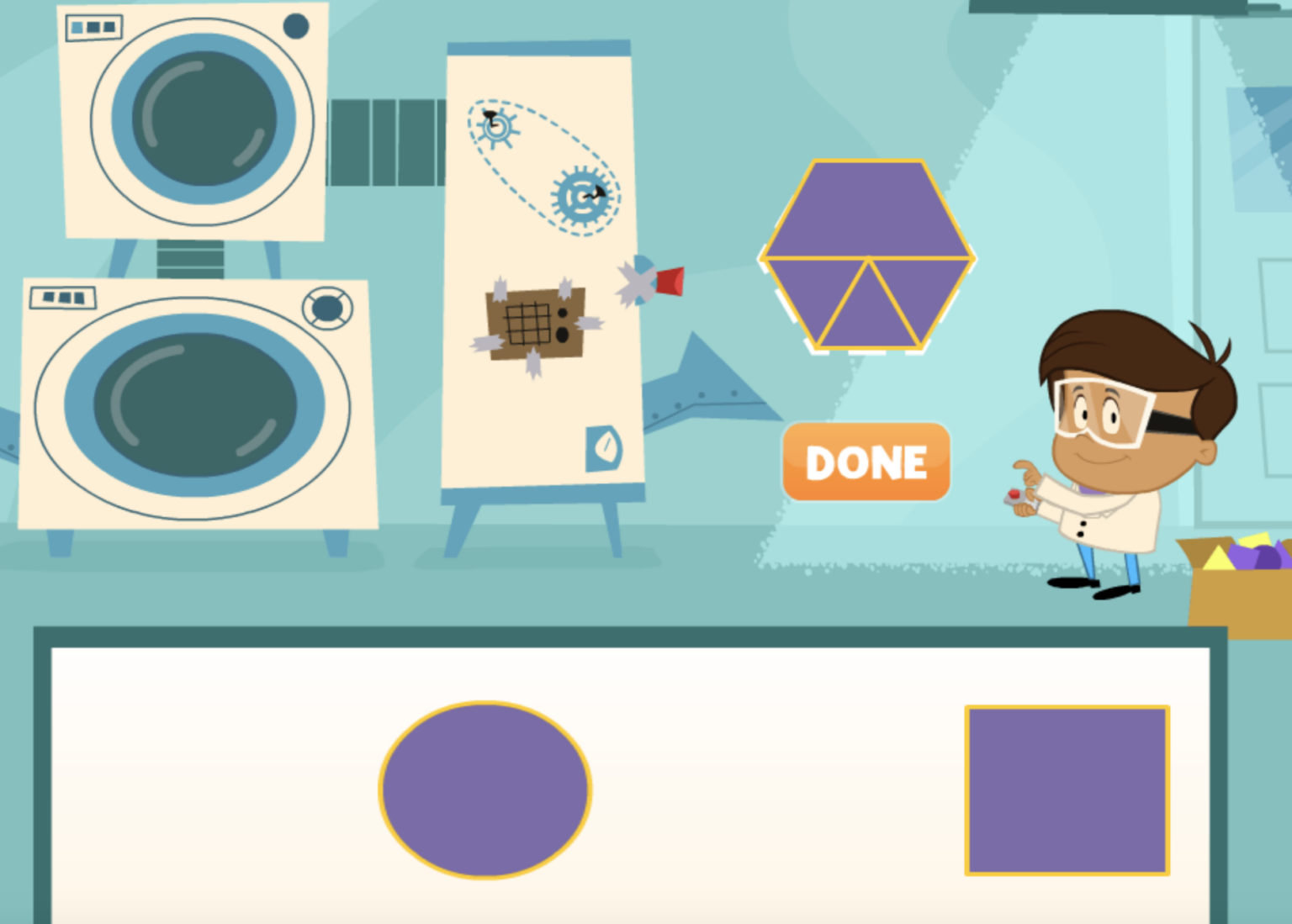Click the ship-wheel porthole on the bottom washer
Image resolution: width=1292 pixels, height=924 pixels.
tap(328, 308)
